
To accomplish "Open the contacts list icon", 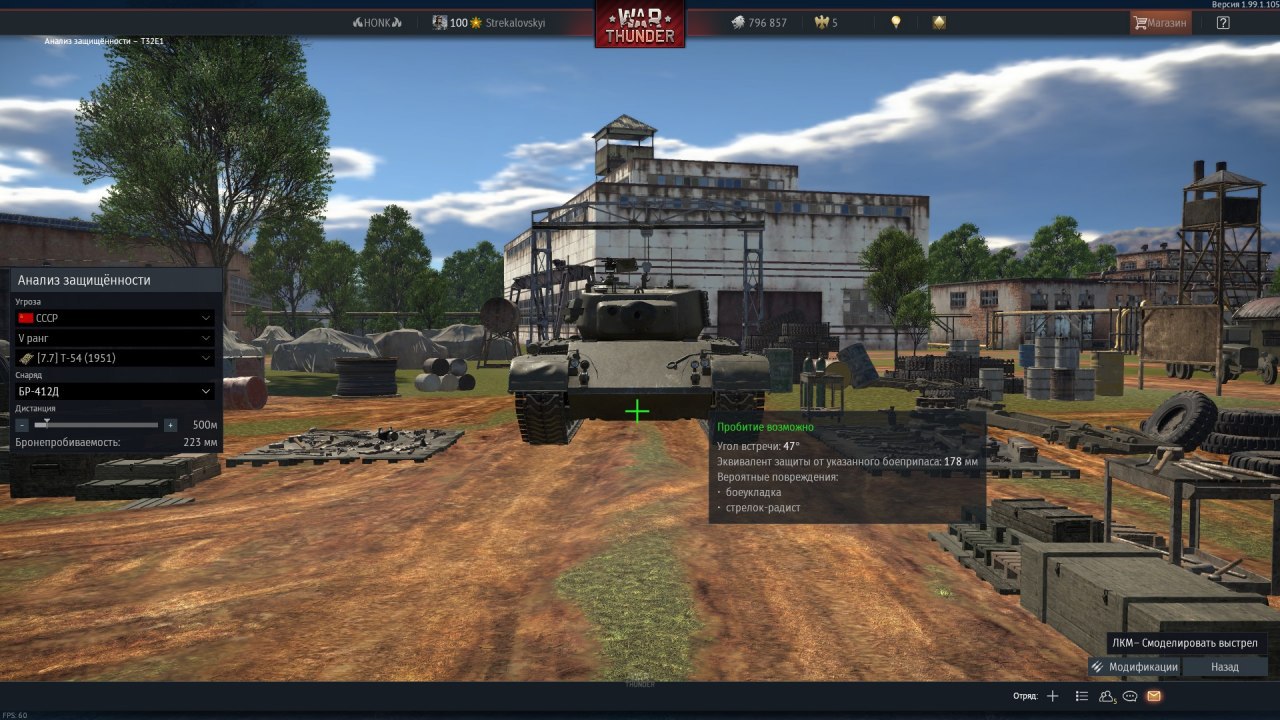I will click(1081, 696).
